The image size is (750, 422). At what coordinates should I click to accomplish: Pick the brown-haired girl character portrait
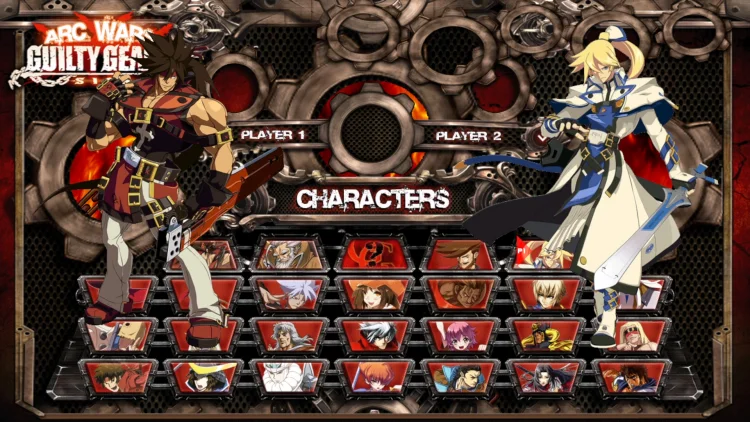tap(377, 293)
